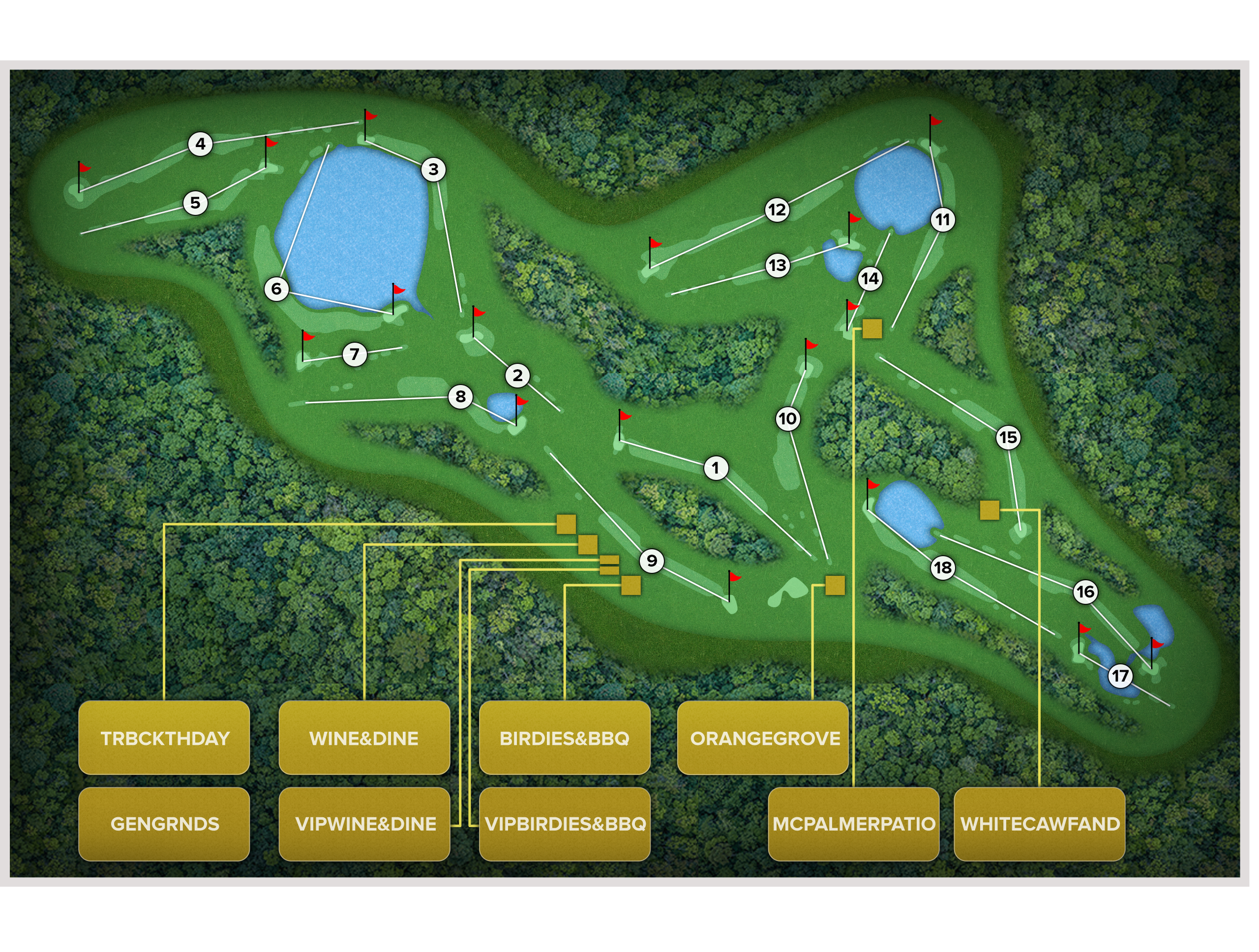
Task: Click the GENGRNDS ticket button
Action: pos(164,823)
